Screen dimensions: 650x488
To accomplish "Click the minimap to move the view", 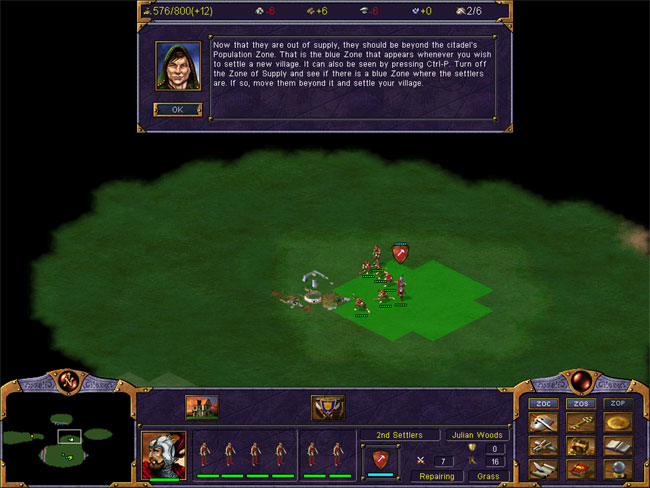I will (x=67, y=437).
